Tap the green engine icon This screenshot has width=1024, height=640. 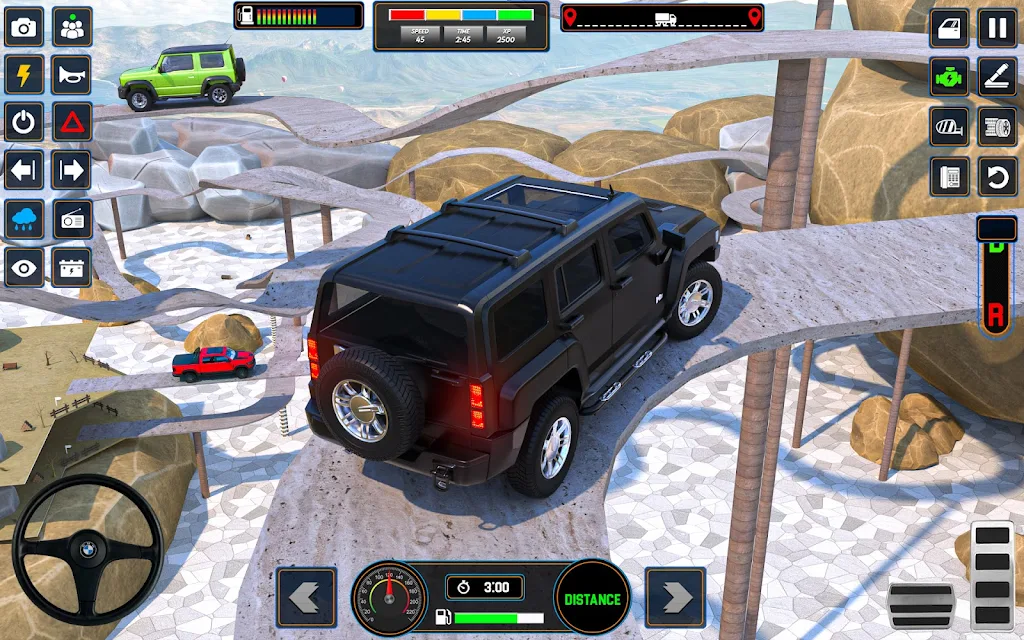coord(949,77)
